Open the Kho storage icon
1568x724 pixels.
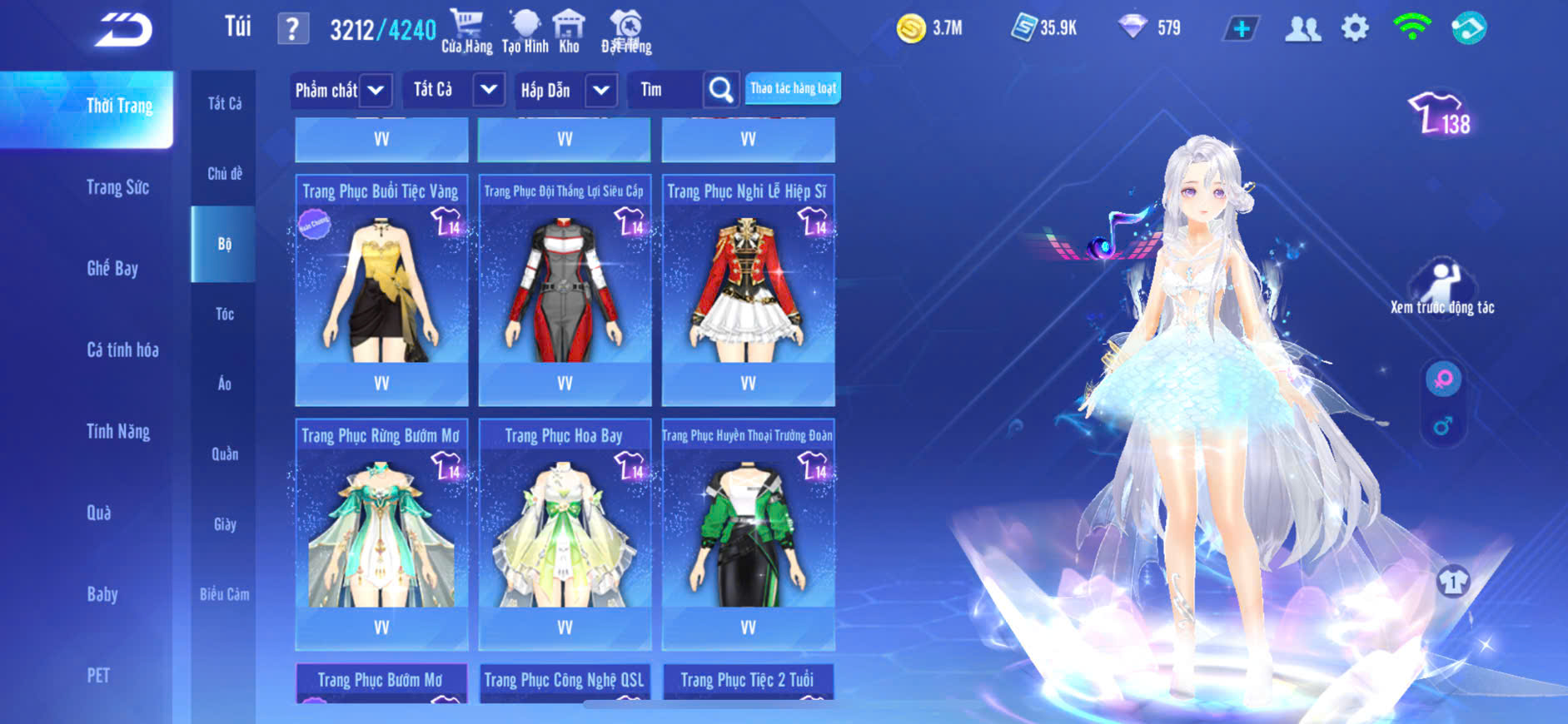[x=569, y=32]
